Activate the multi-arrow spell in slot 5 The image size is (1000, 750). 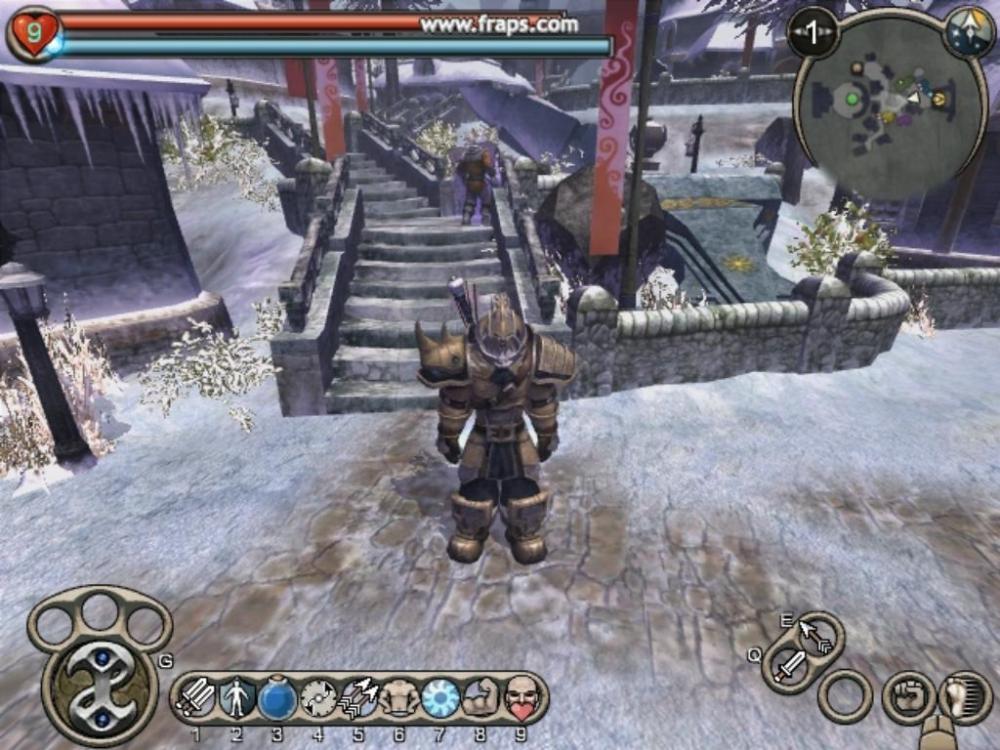coord(359,697)
